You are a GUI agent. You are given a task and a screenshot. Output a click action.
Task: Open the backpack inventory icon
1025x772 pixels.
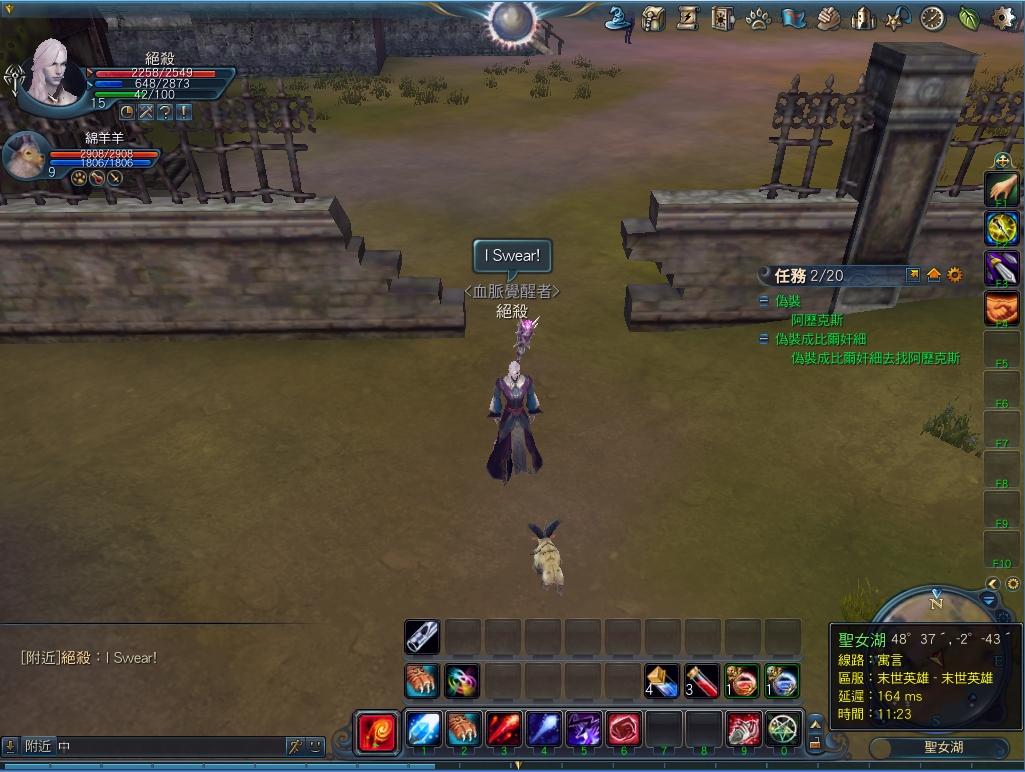[x=654, y=17]
